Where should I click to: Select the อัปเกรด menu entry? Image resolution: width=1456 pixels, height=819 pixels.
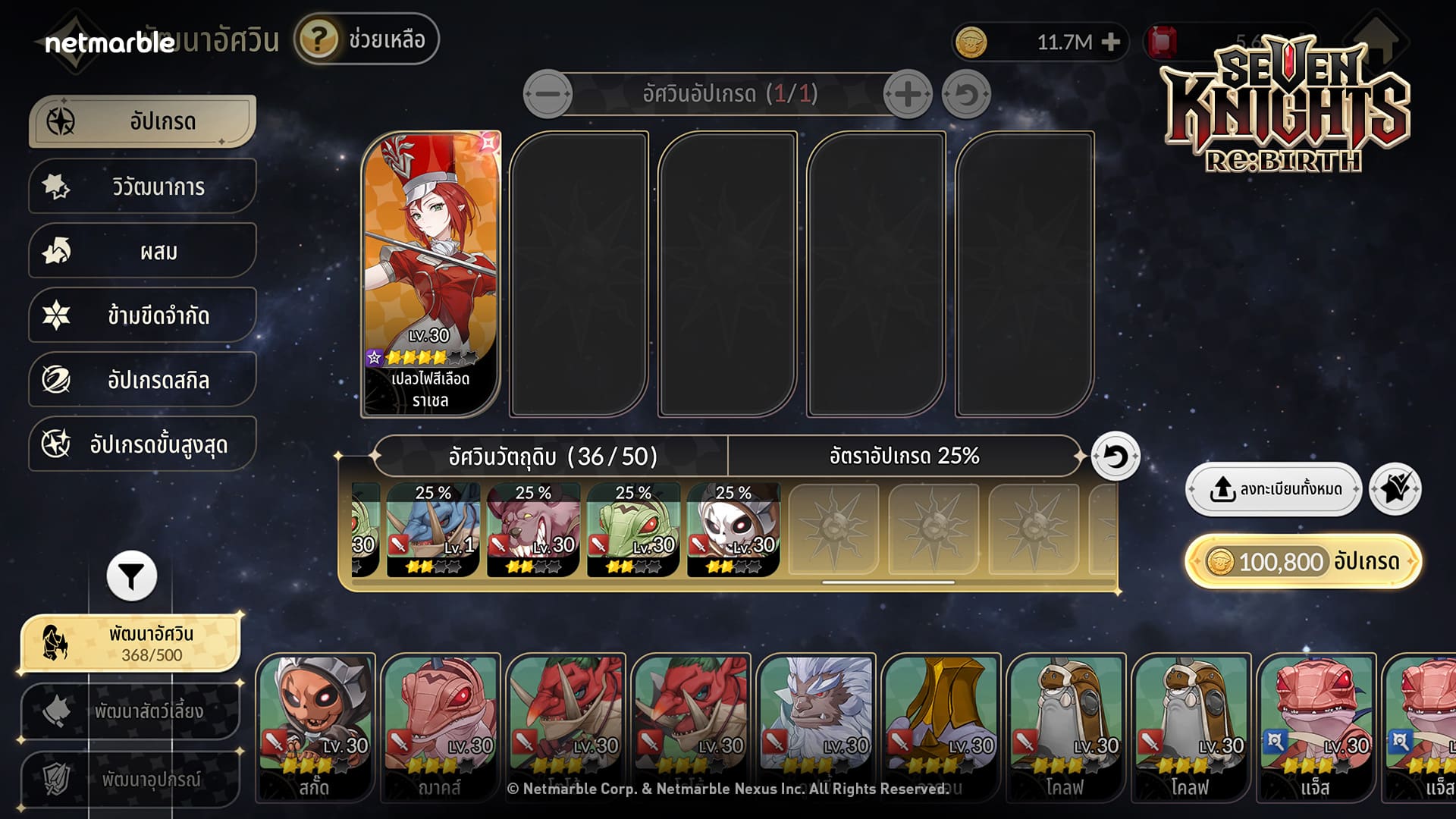pyautogui.click(x=143, y=121)
